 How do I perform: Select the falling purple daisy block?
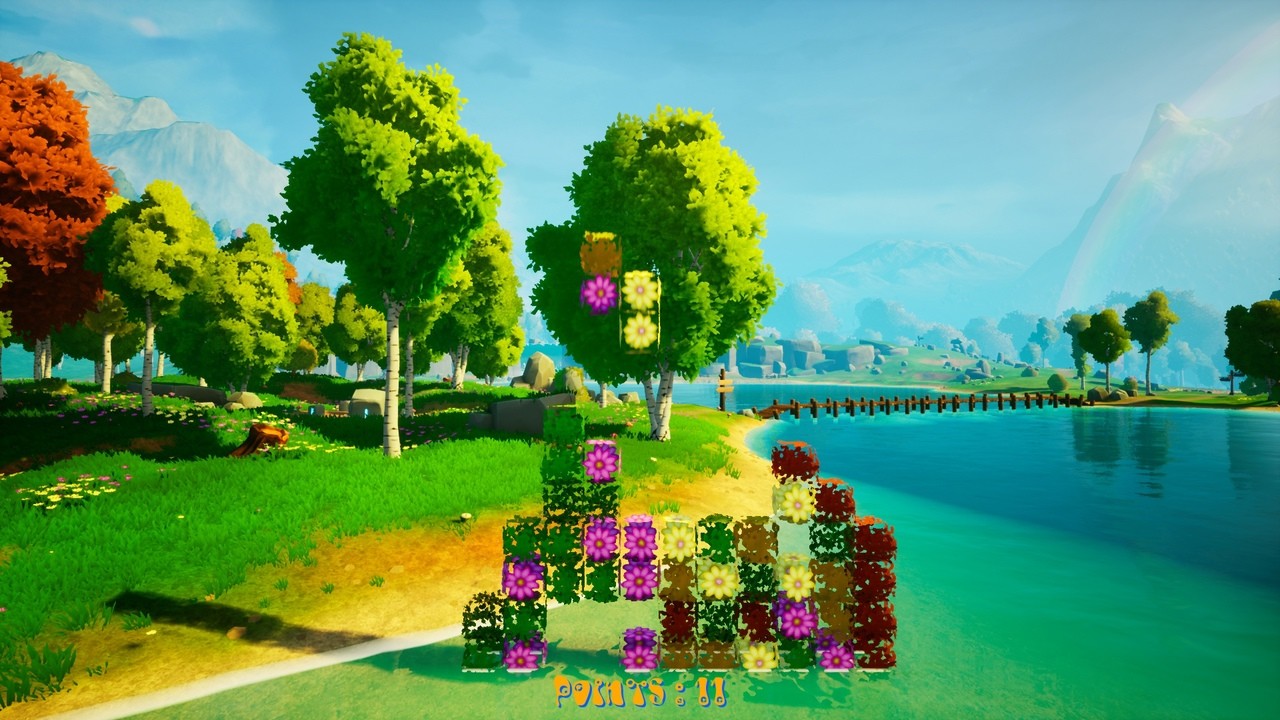pyautogui.click(x=600, y=292)
